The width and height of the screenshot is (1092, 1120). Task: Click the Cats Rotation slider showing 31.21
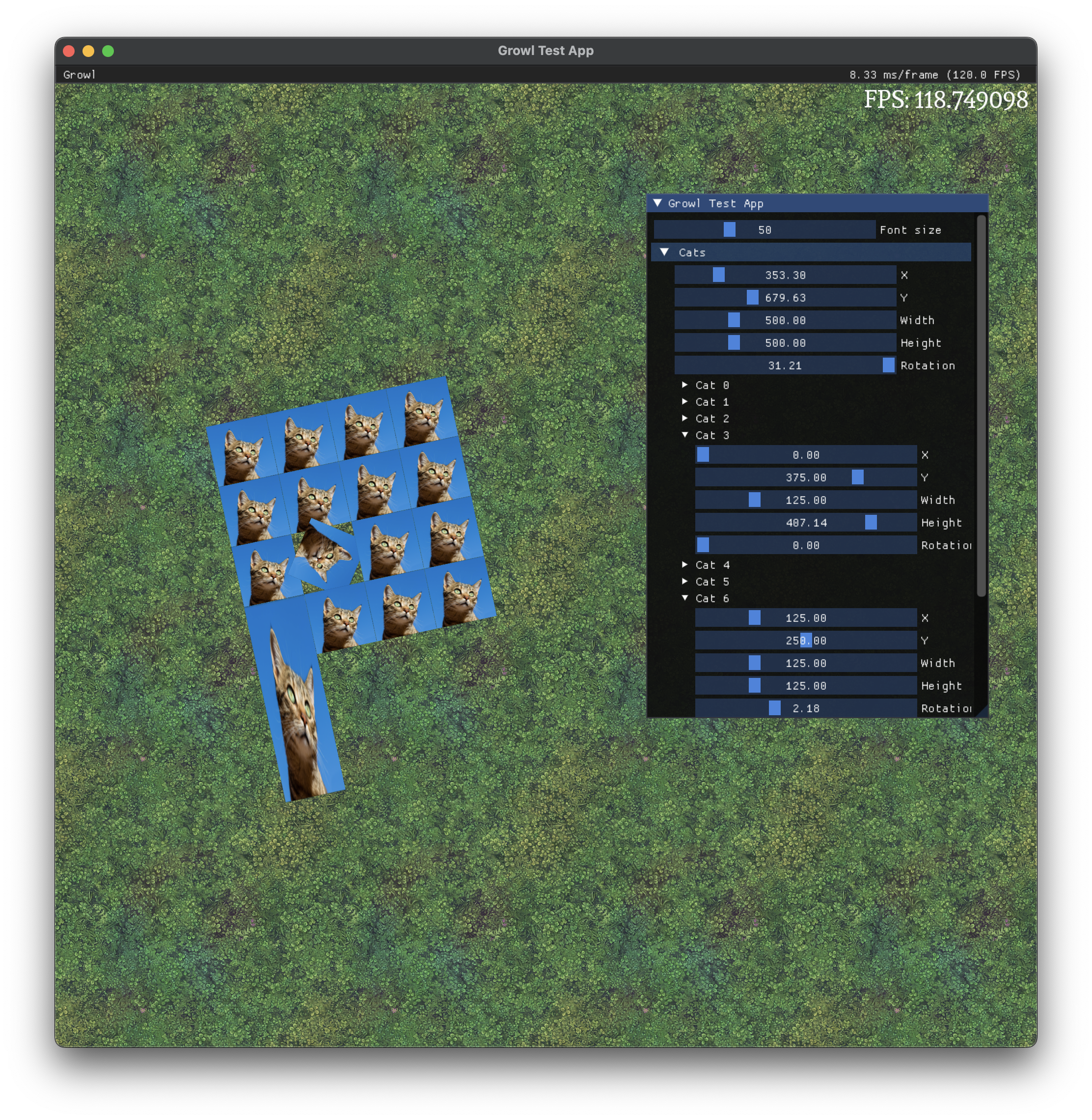pos(785,365)
